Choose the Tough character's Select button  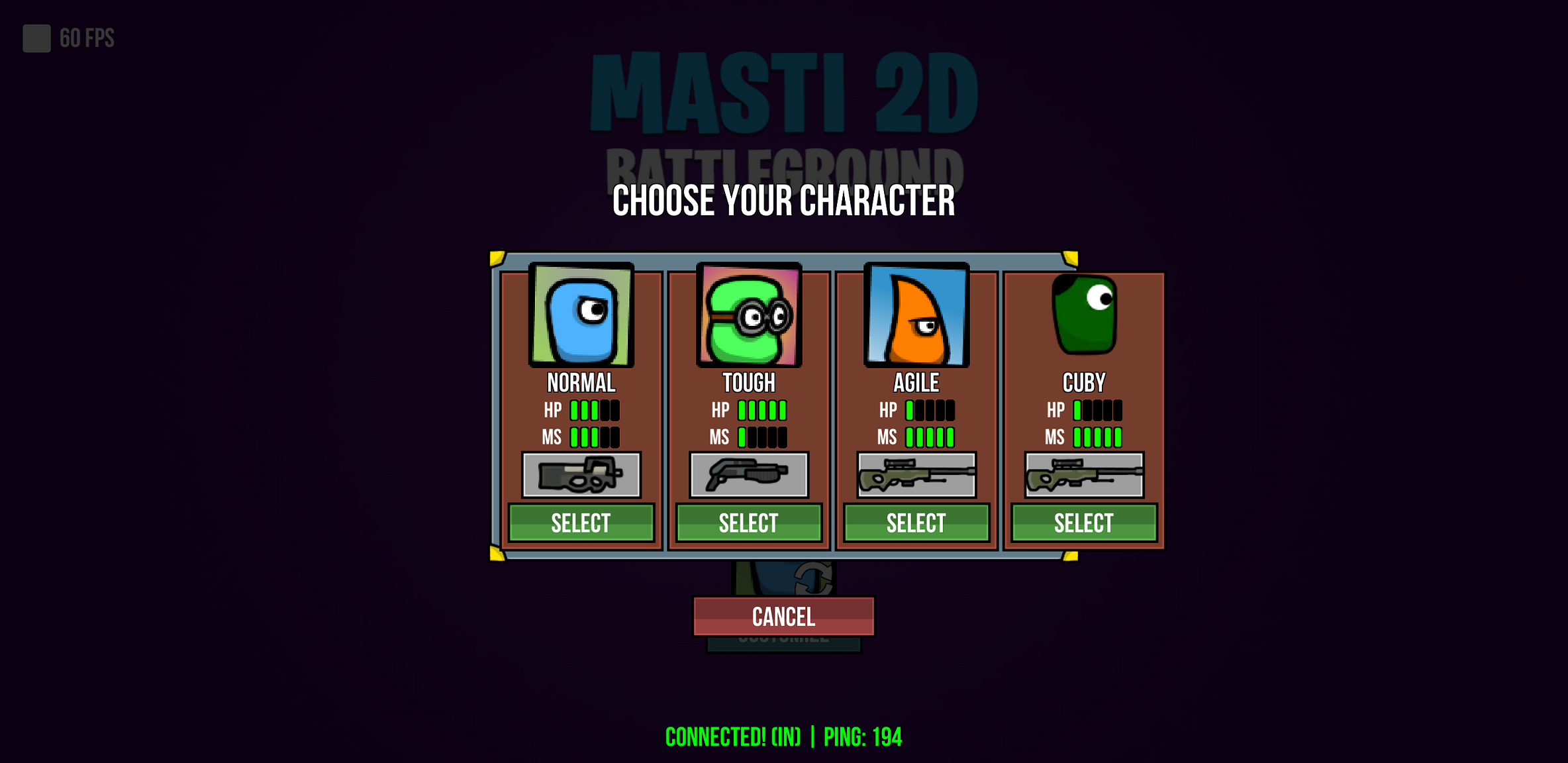(x=748, y=523)
